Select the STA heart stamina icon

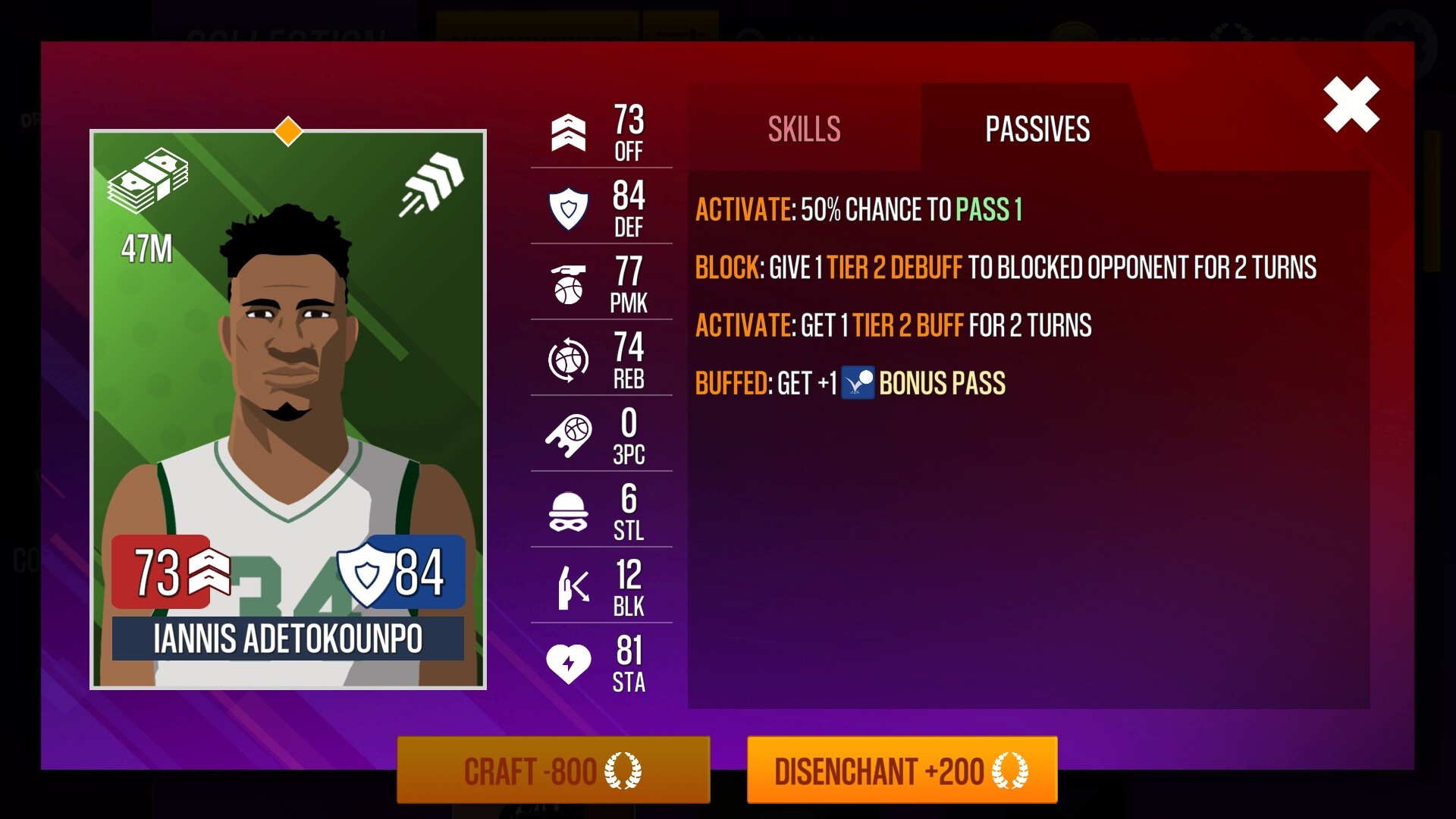click(569, 662)
